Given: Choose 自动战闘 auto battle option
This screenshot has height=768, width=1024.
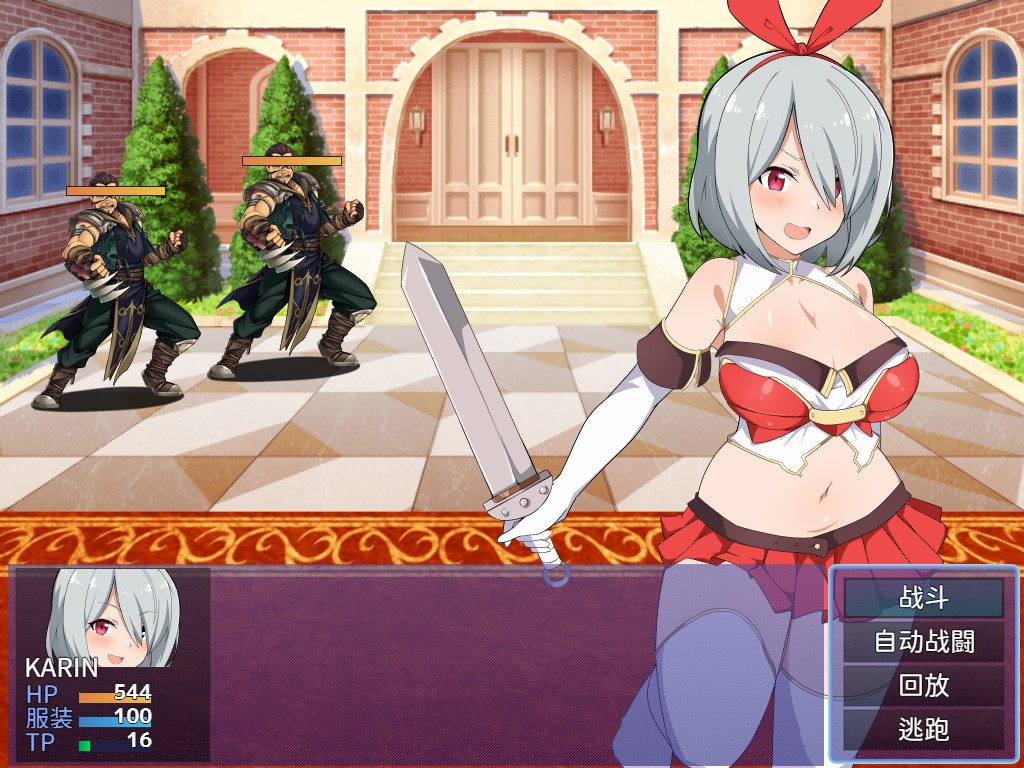Looking at the screenshot, I should tap(923, 641).
